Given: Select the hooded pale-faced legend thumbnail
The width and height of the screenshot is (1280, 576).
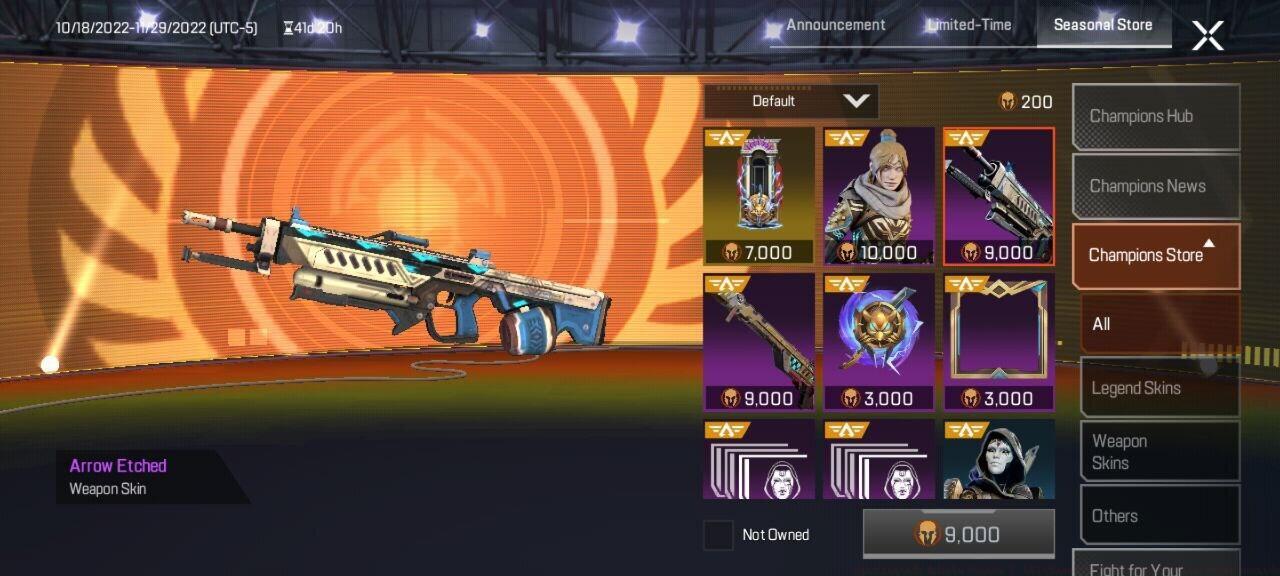Looking at the screenshot, I should [999, 460].
